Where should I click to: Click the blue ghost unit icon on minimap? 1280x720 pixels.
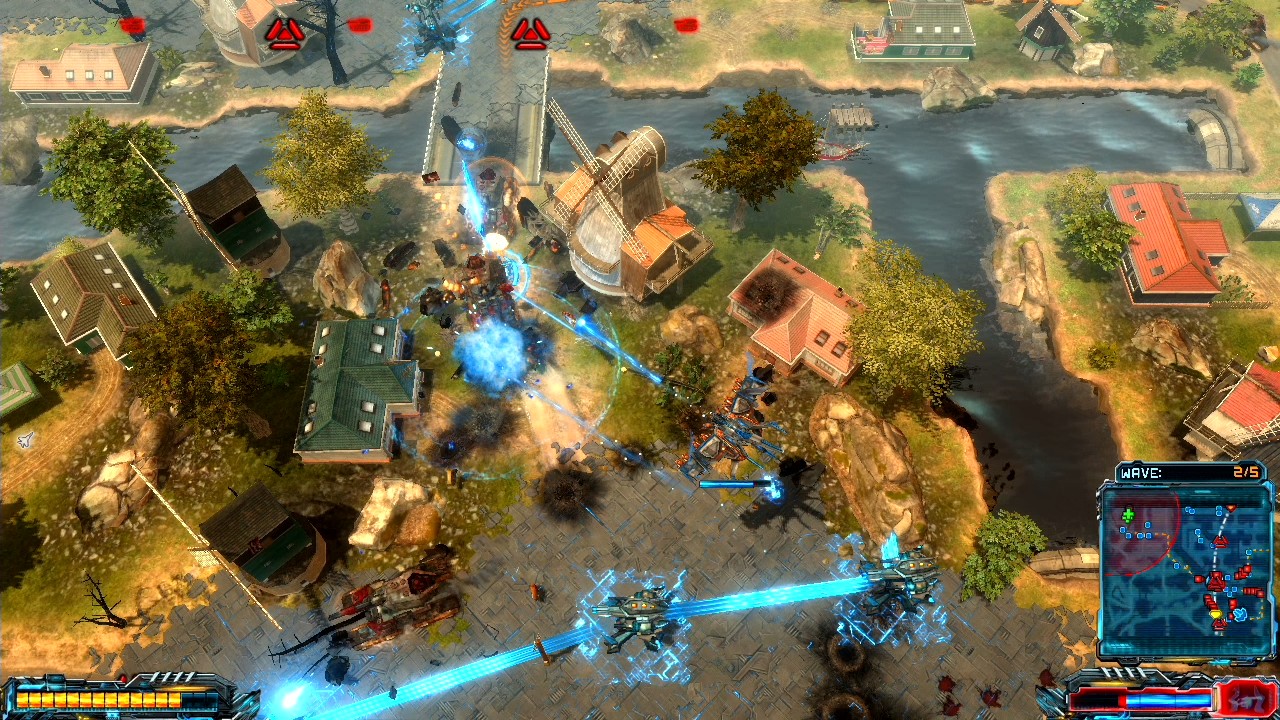1241,613
